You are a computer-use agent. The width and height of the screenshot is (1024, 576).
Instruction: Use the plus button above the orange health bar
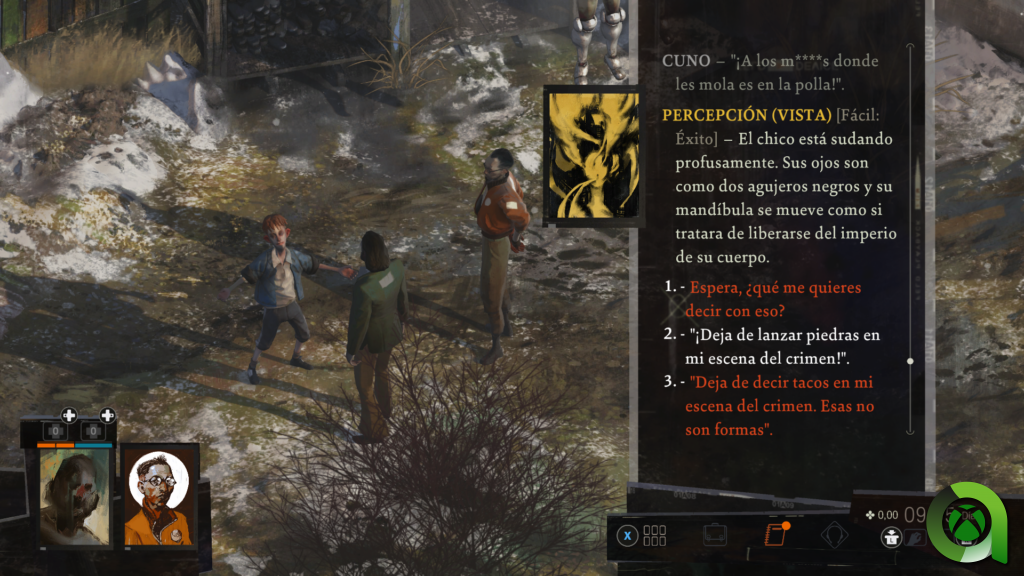coord(69,415)
